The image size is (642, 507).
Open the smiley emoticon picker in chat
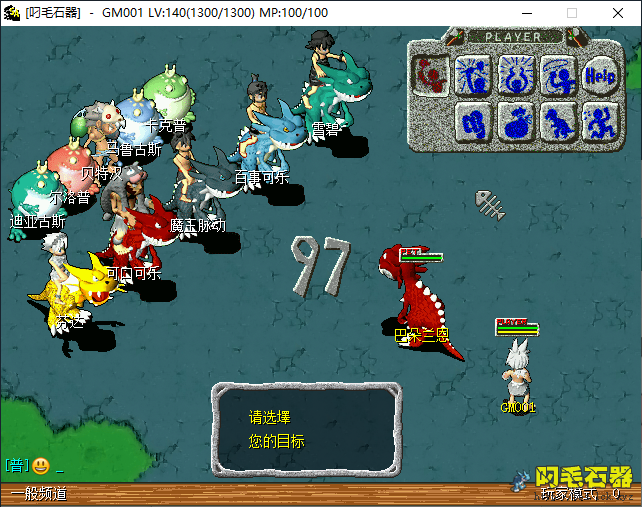point(41,465)
